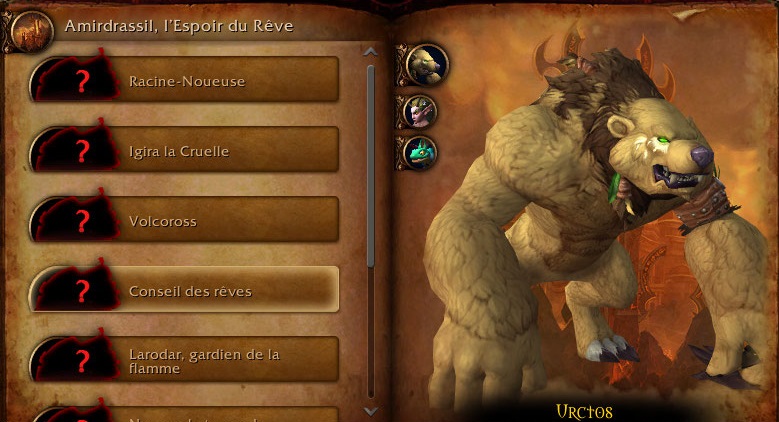Open Larodar, gardien de la flamme
The image size is (779, 422).
click(x=186, y=361)
